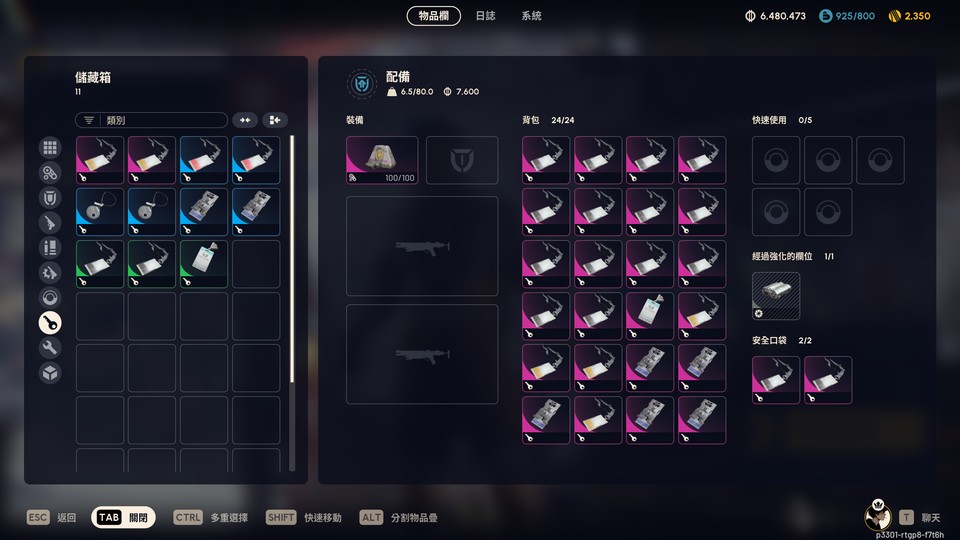960x540 pixels.
Task: Switch to the 日誌 tab
Action: click(485, 16)
